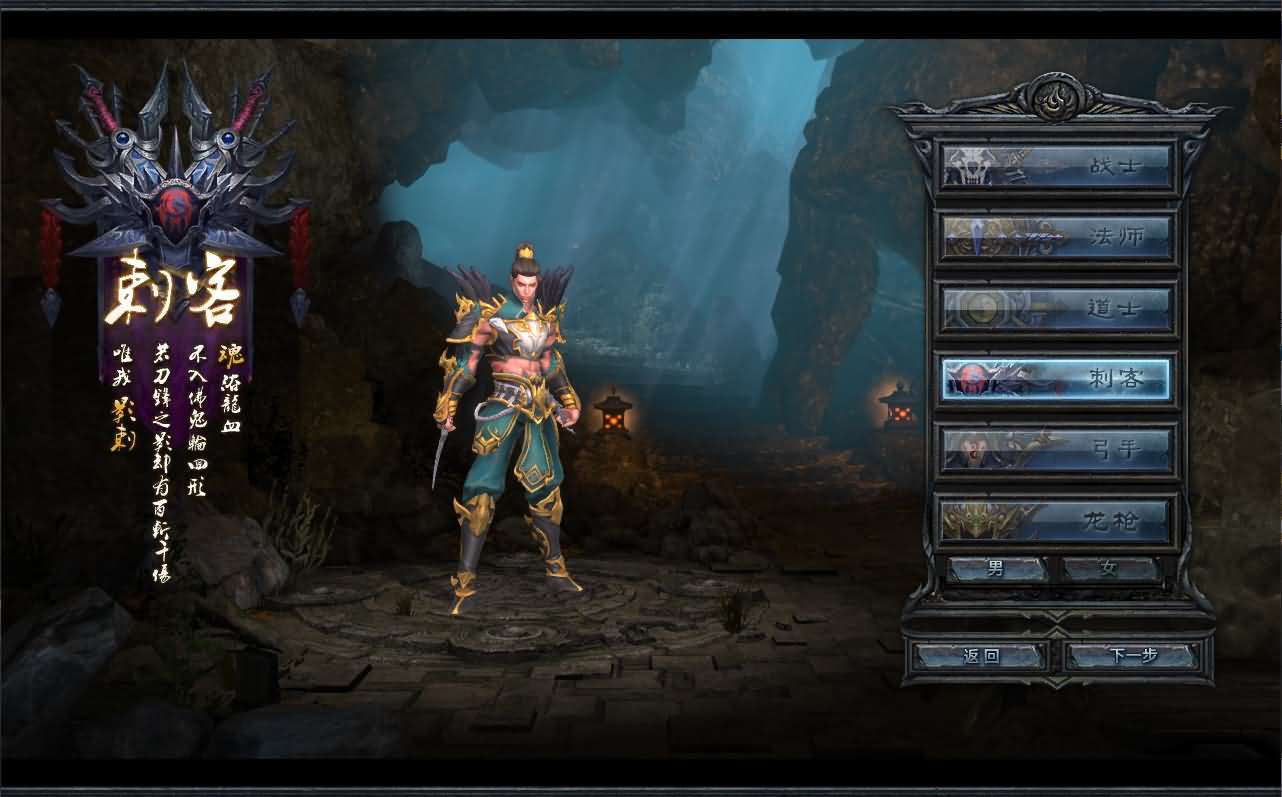This screenshot has width=1282, height=797.
Task: Set character gender to 女 (female)
Action: 1109,570
